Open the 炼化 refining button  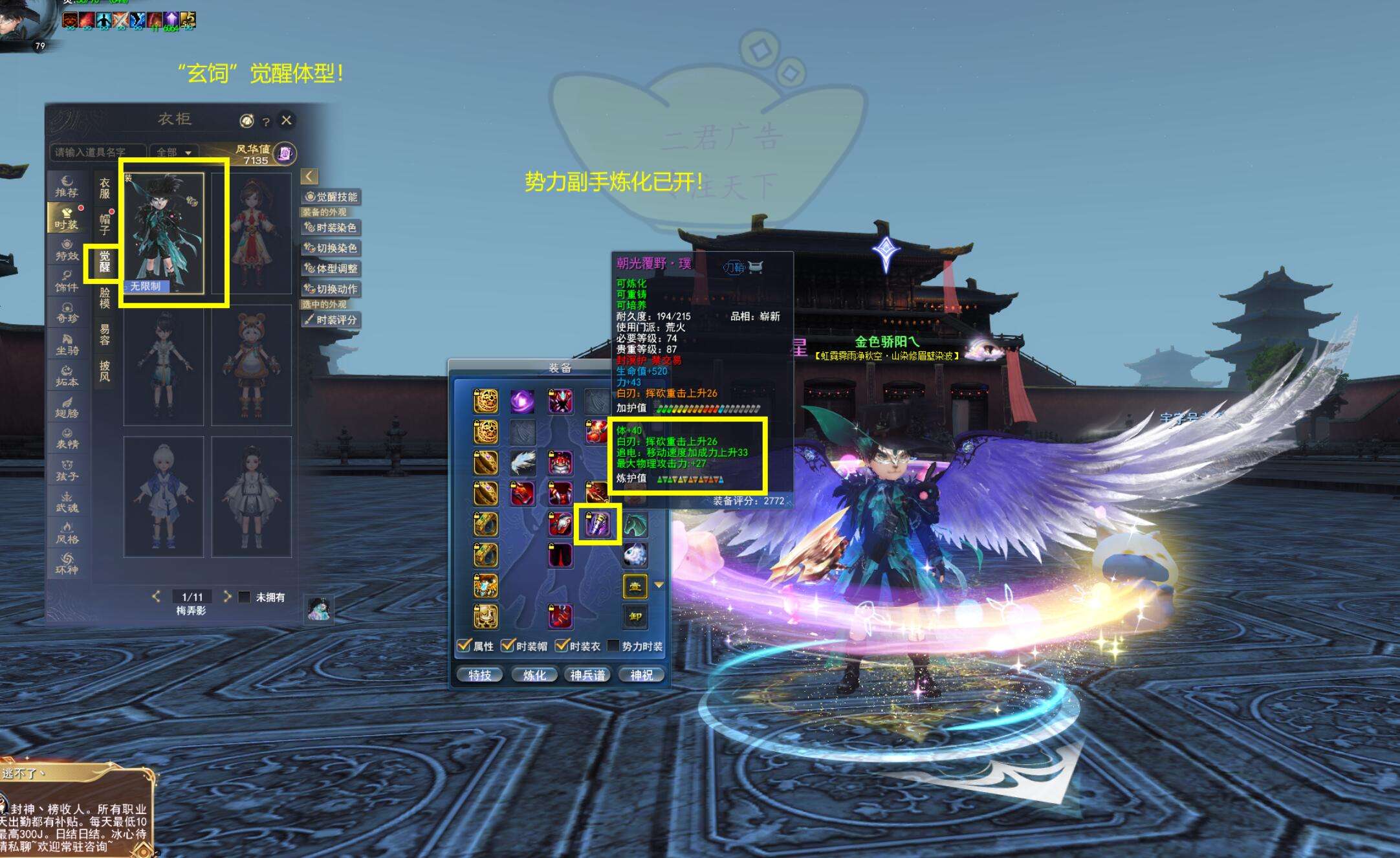pos(534,675)
